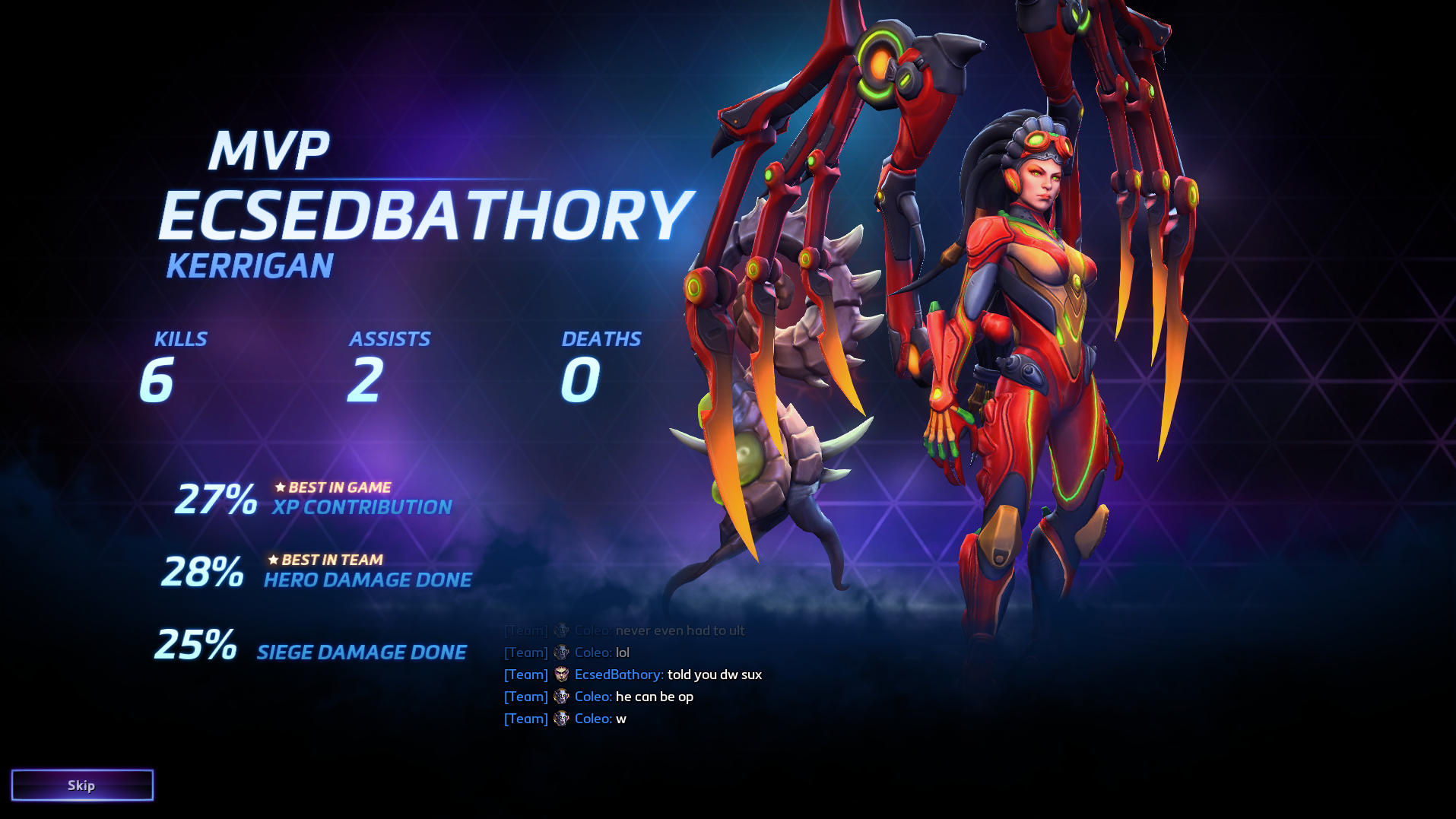
Task: Select Coleo's "he can be op" chat message
Action: tap(654, 697)
